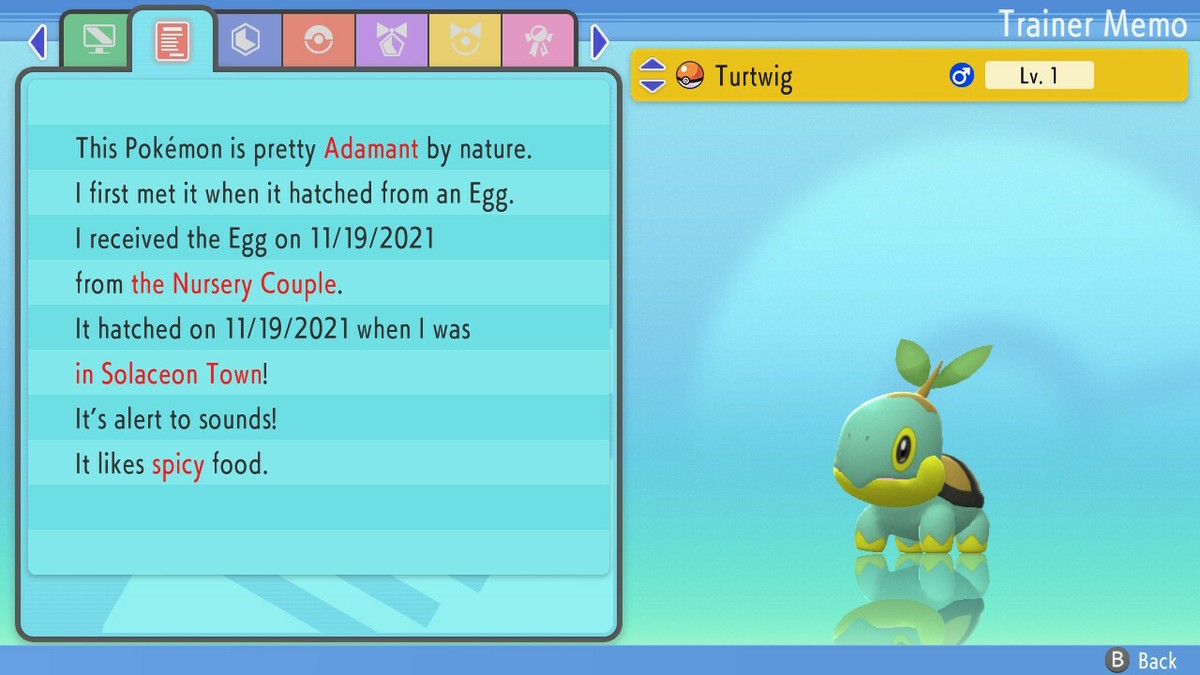Select the red Trainer Memo tab
Screen dimensions: 1200x675
[x=172, y=40]
